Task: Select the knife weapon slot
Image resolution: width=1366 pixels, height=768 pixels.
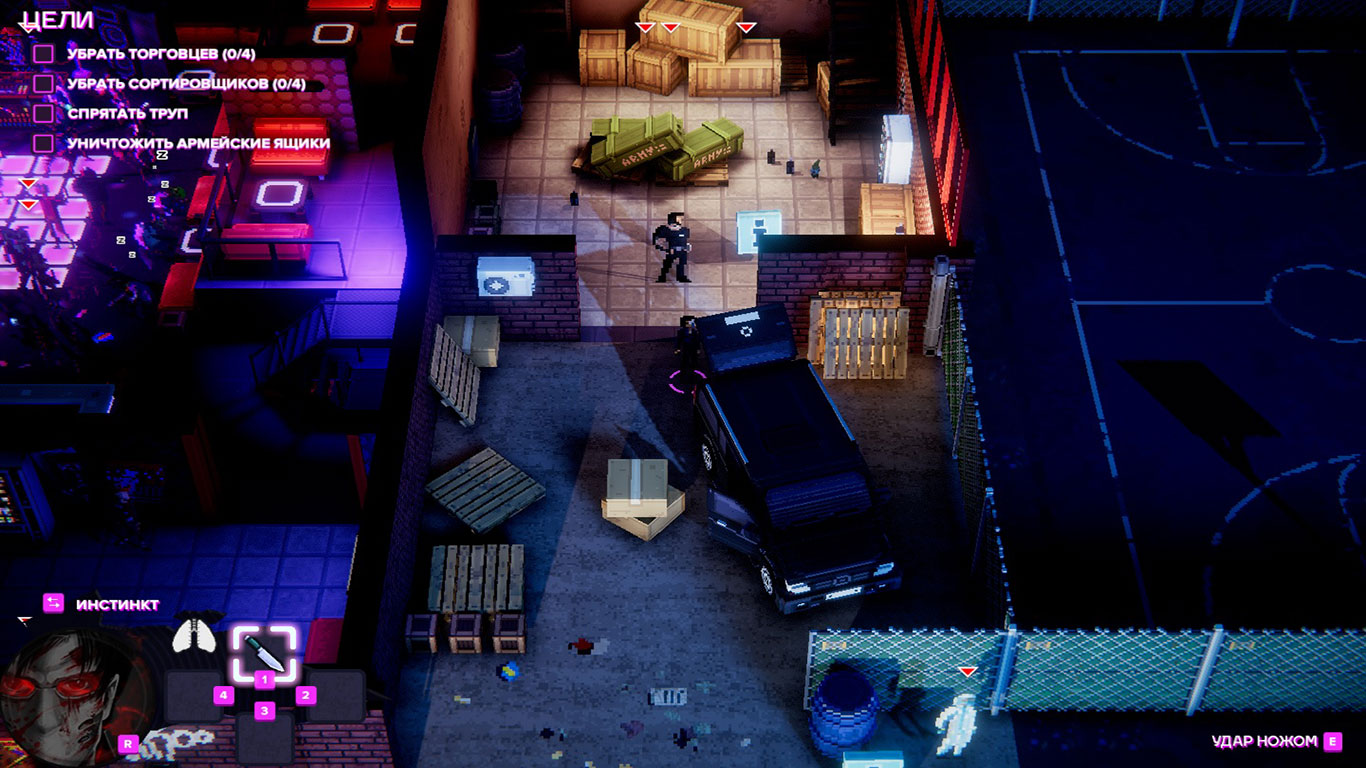Action: (x=264, y=653)
